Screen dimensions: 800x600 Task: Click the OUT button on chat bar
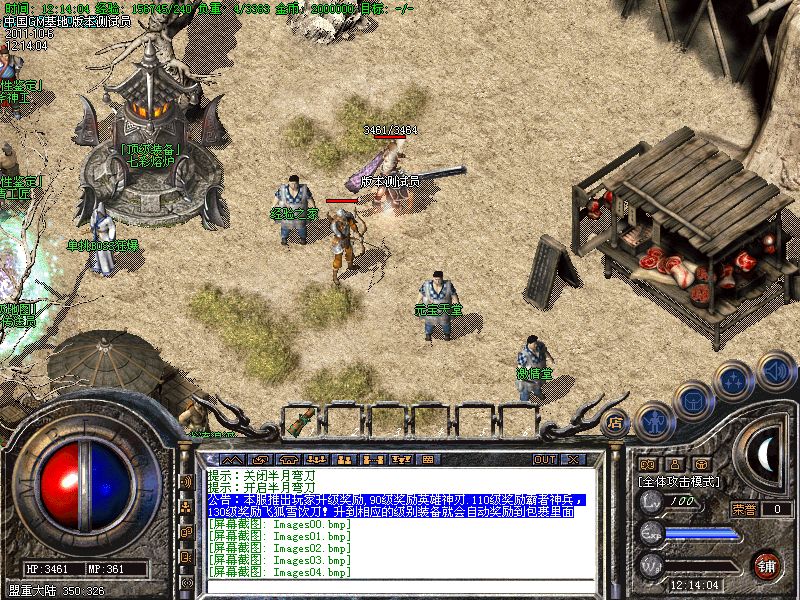[544, 459]
